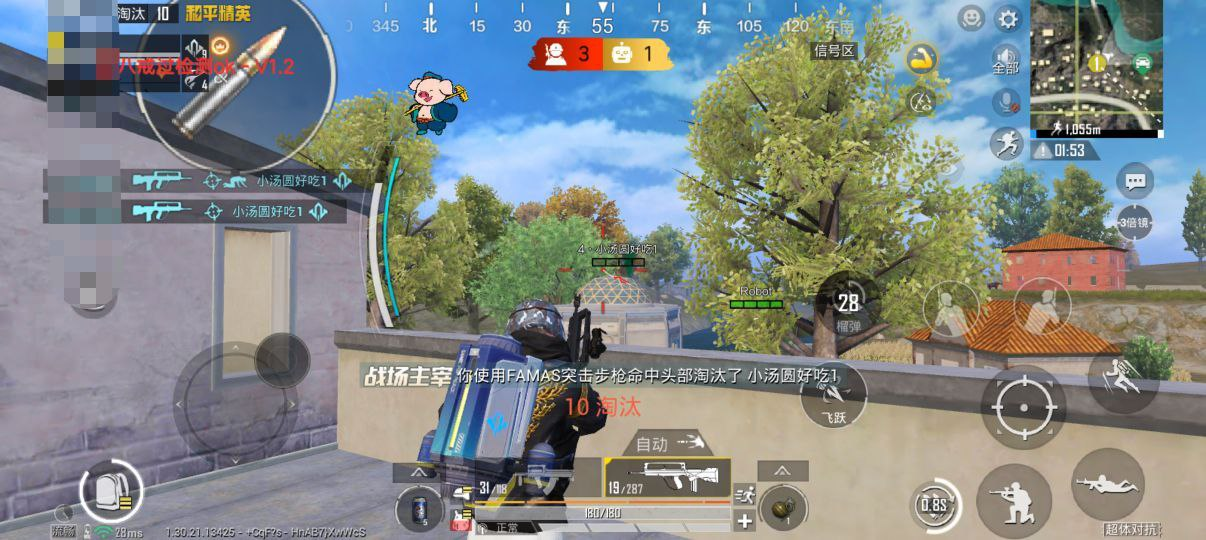The width and height of the screenshot is (1206, 540).
Task: Open the quick chat message bubble
Action: 1135,182
